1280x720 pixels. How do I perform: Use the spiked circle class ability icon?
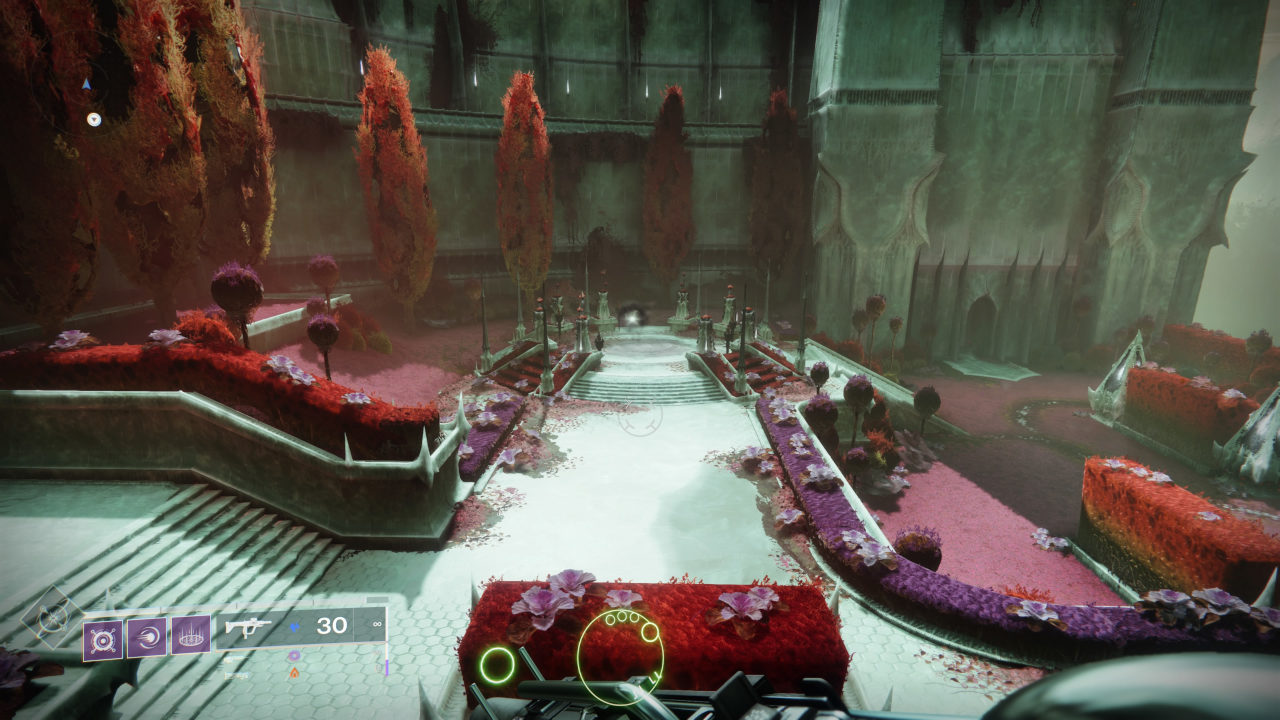point(190,635)
